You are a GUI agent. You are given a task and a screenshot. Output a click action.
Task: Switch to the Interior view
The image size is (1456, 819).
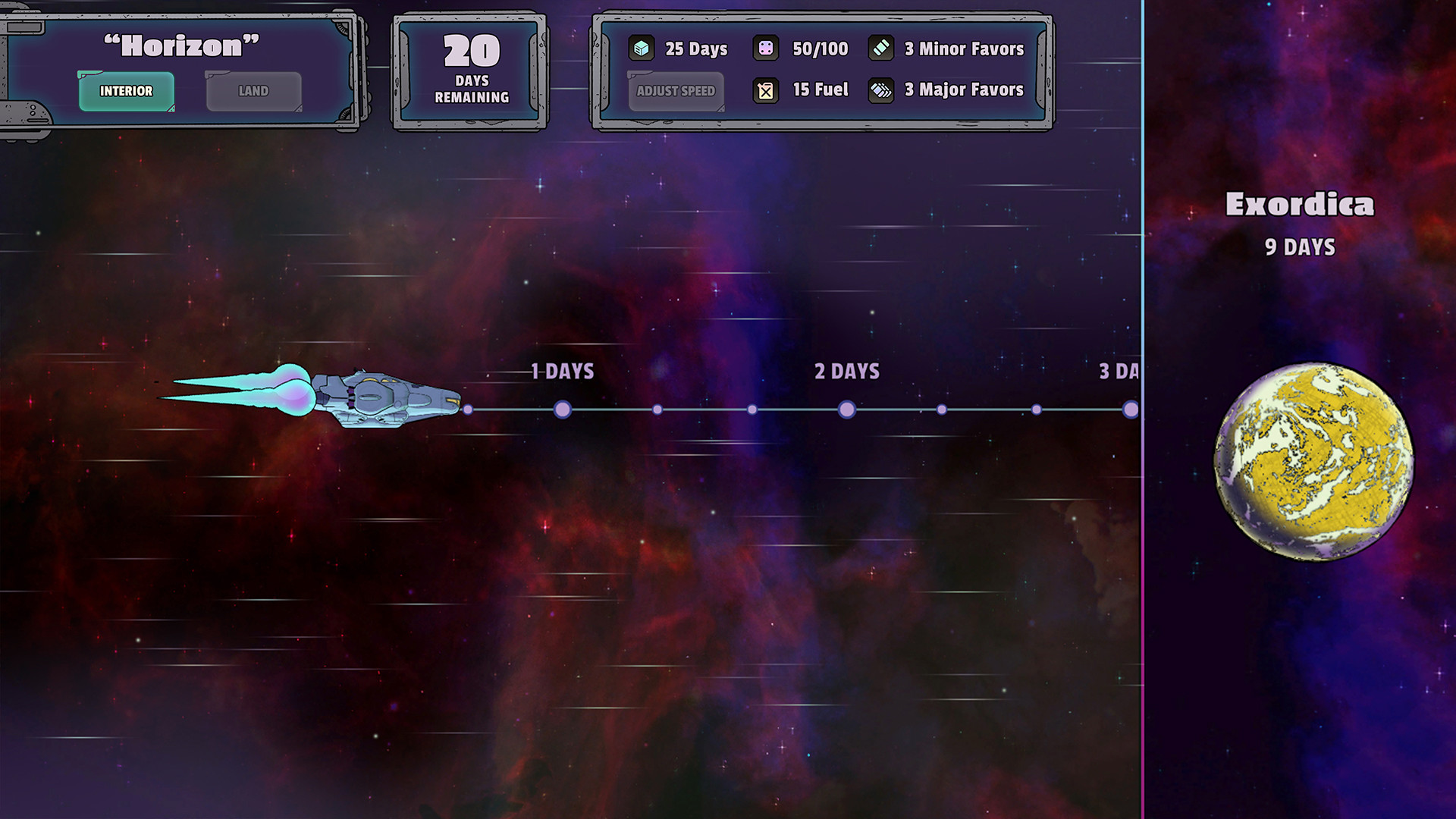[126, 90]
